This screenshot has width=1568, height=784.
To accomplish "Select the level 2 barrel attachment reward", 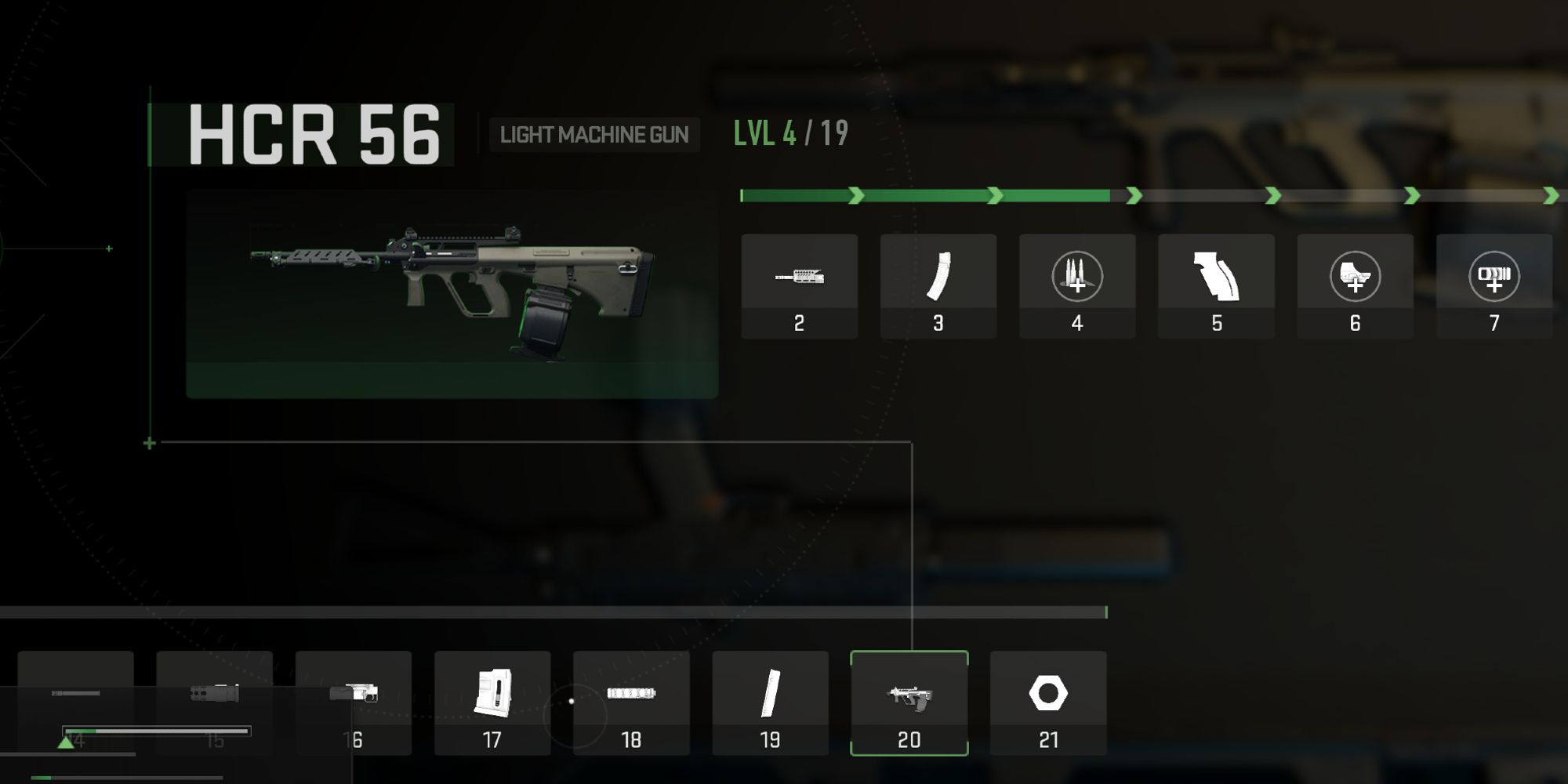I will (799, 286).
